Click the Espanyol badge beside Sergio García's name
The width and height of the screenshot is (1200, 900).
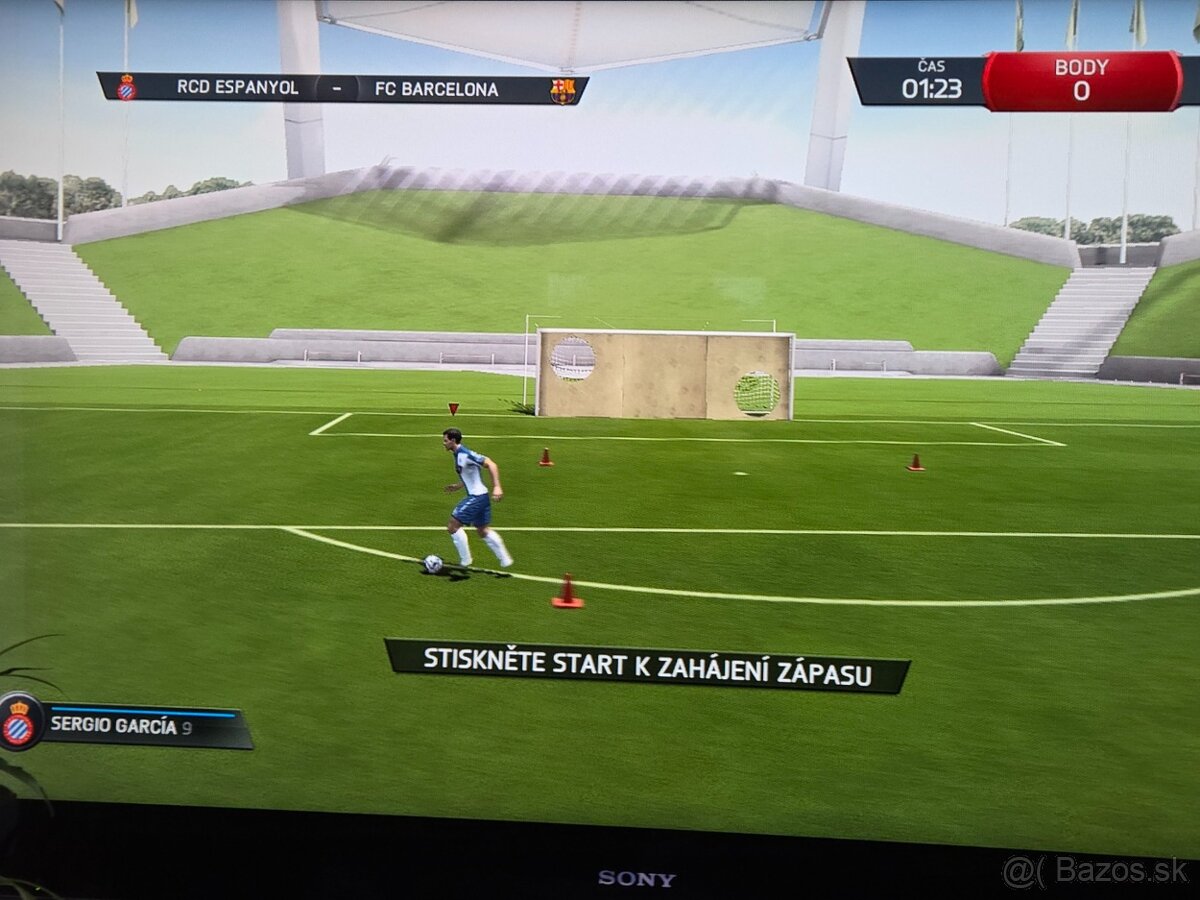pyautogui.click(x=19, y=722)
